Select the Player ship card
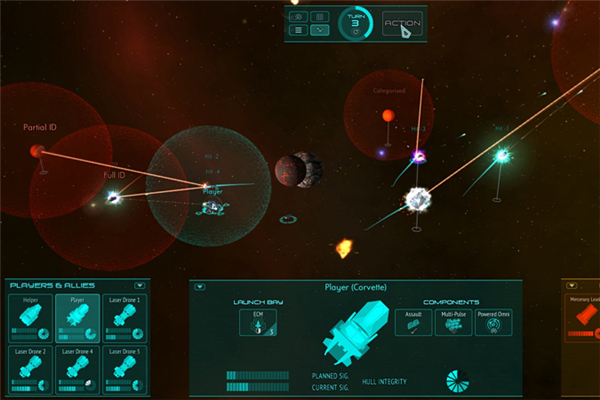This screenshot has width=600, height=400. point(76,319)
